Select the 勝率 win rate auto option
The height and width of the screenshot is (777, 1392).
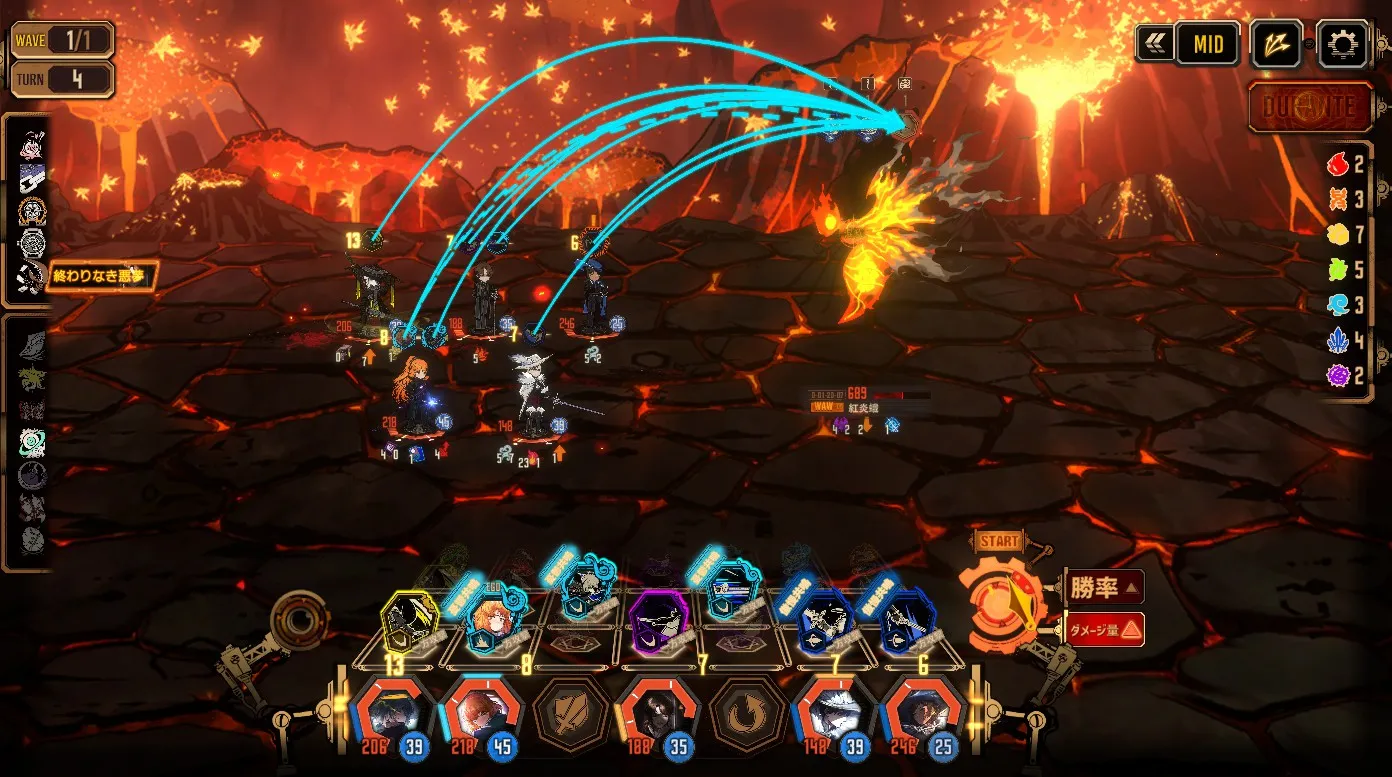1103,587
